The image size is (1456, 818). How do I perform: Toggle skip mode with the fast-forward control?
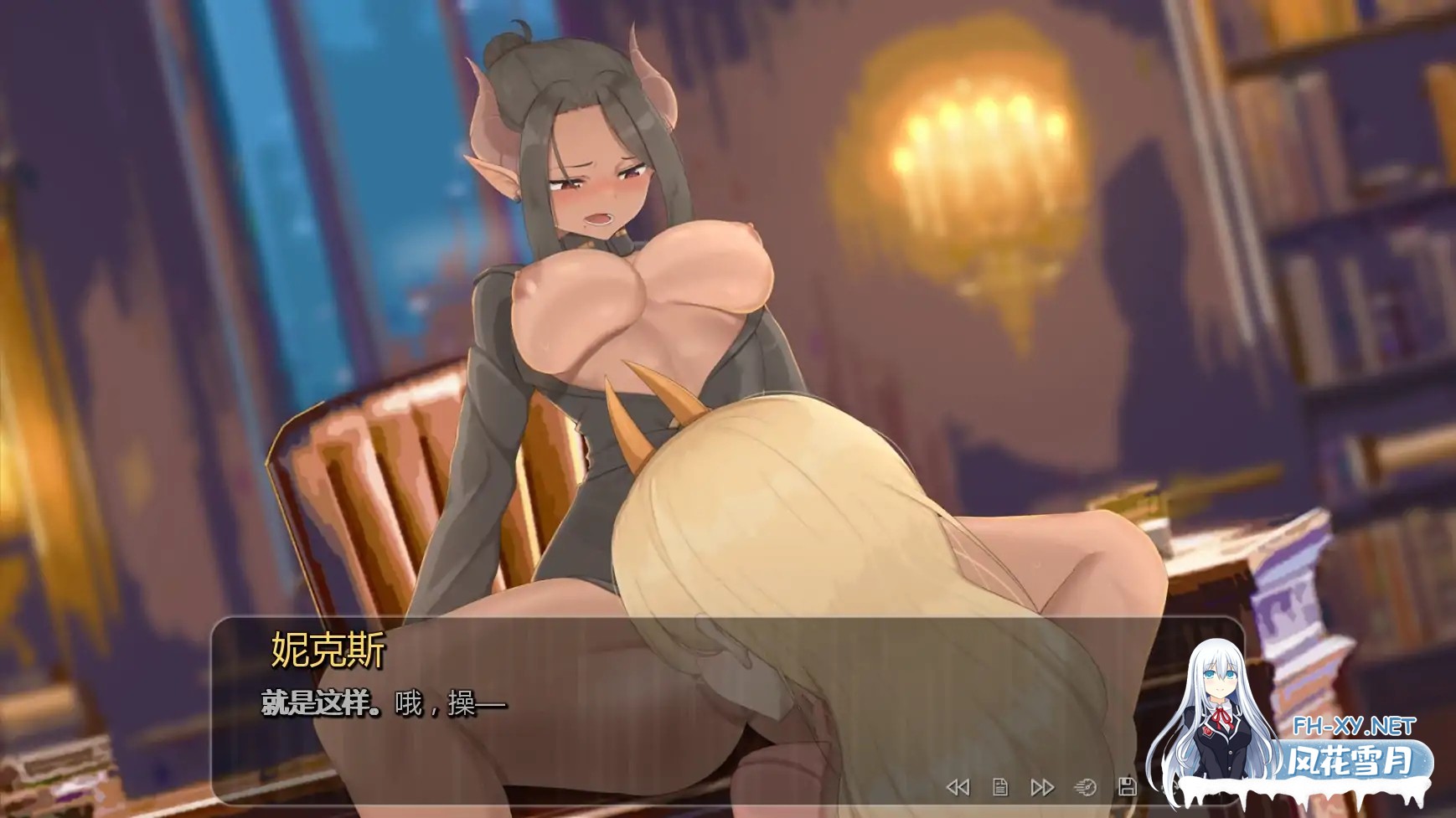tap(1043, 787)
